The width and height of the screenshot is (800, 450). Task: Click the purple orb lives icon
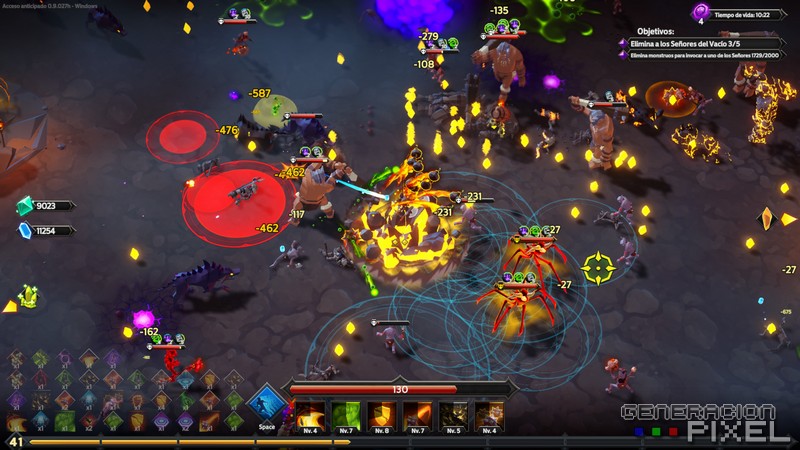pyautogui.click(x=700, y=12)
